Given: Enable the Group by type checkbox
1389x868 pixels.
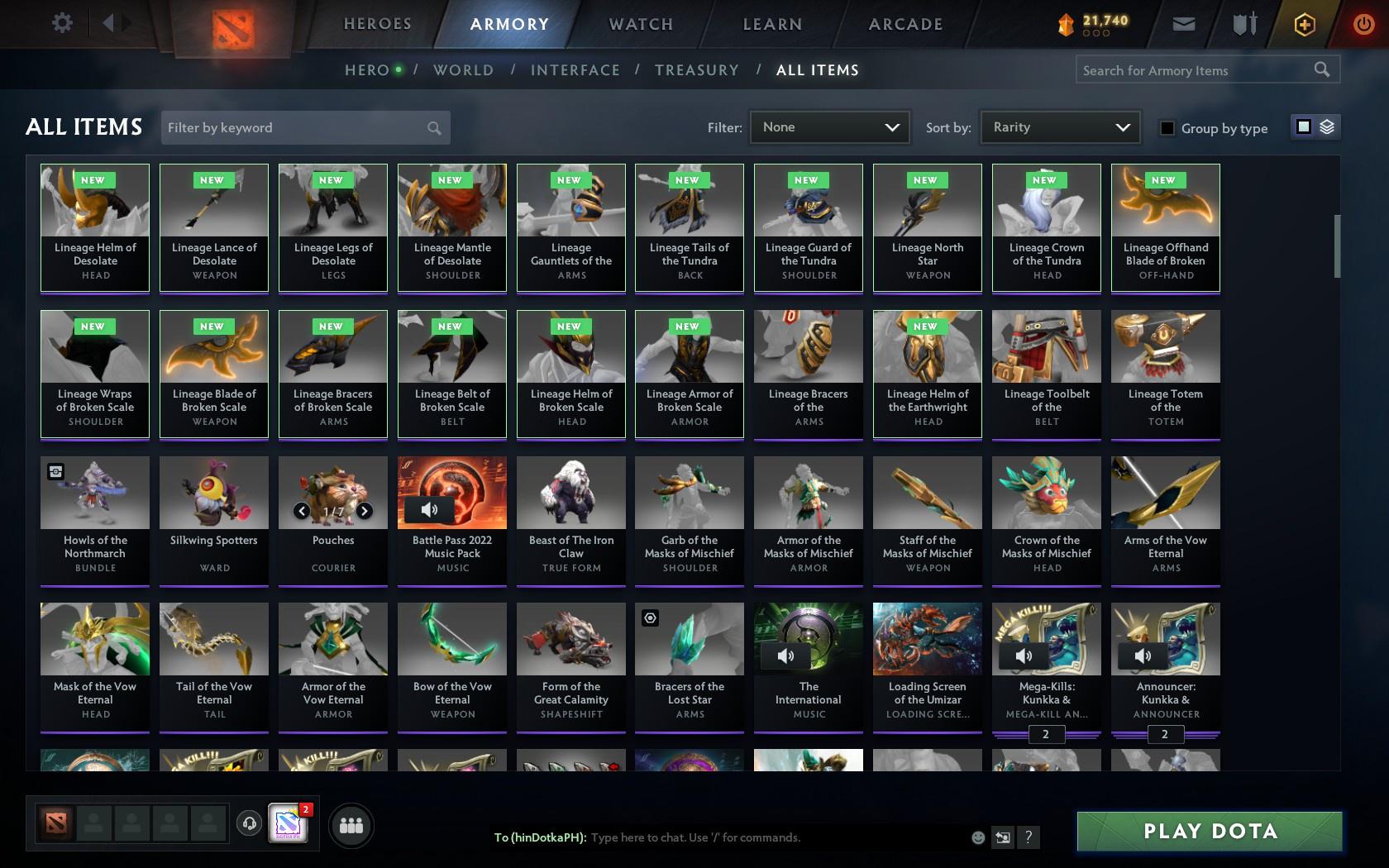Looking at the screenshot, I should coord(1167,129).
